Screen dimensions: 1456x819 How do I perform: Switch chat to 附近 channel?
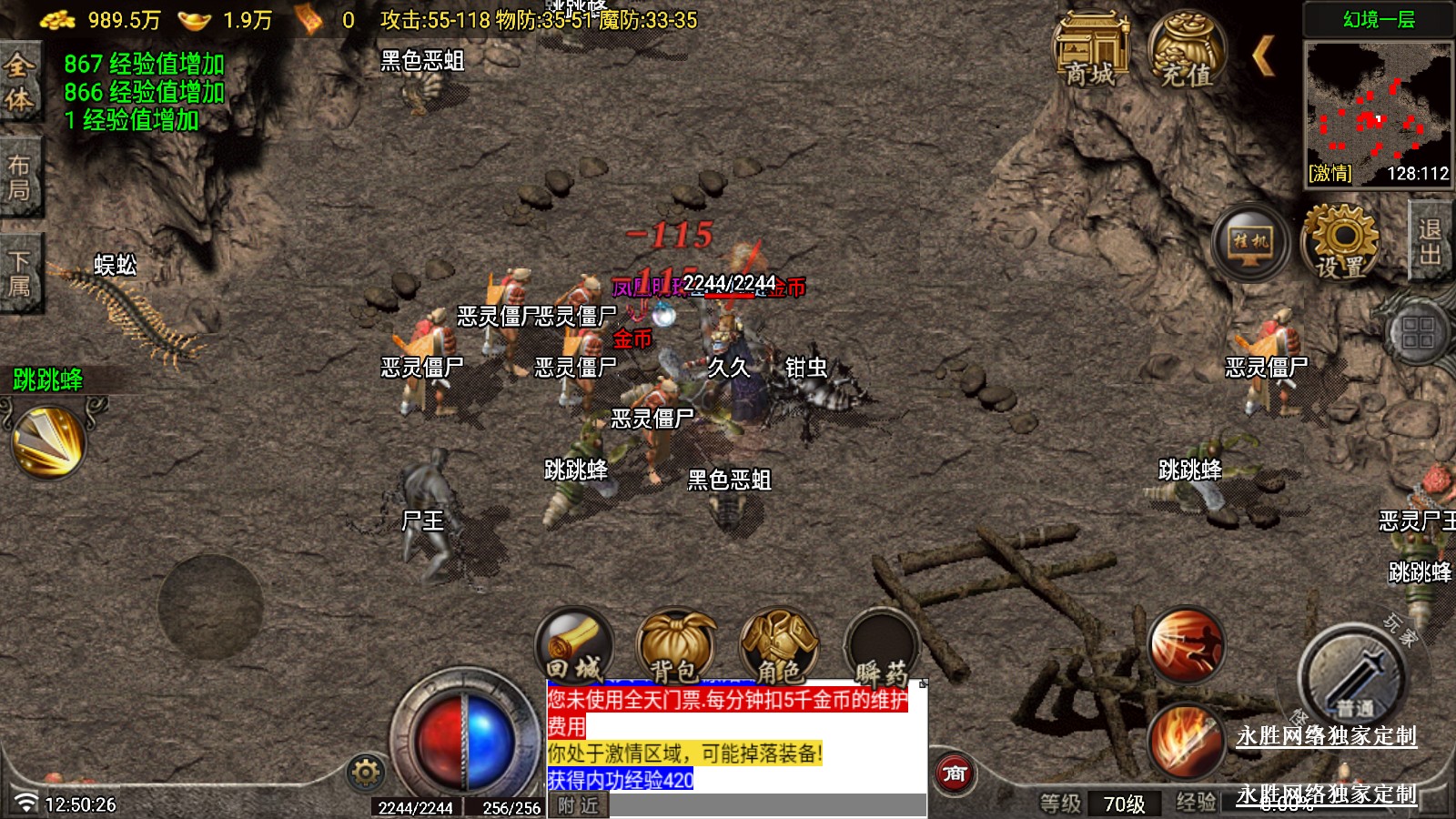pos(579,805)
